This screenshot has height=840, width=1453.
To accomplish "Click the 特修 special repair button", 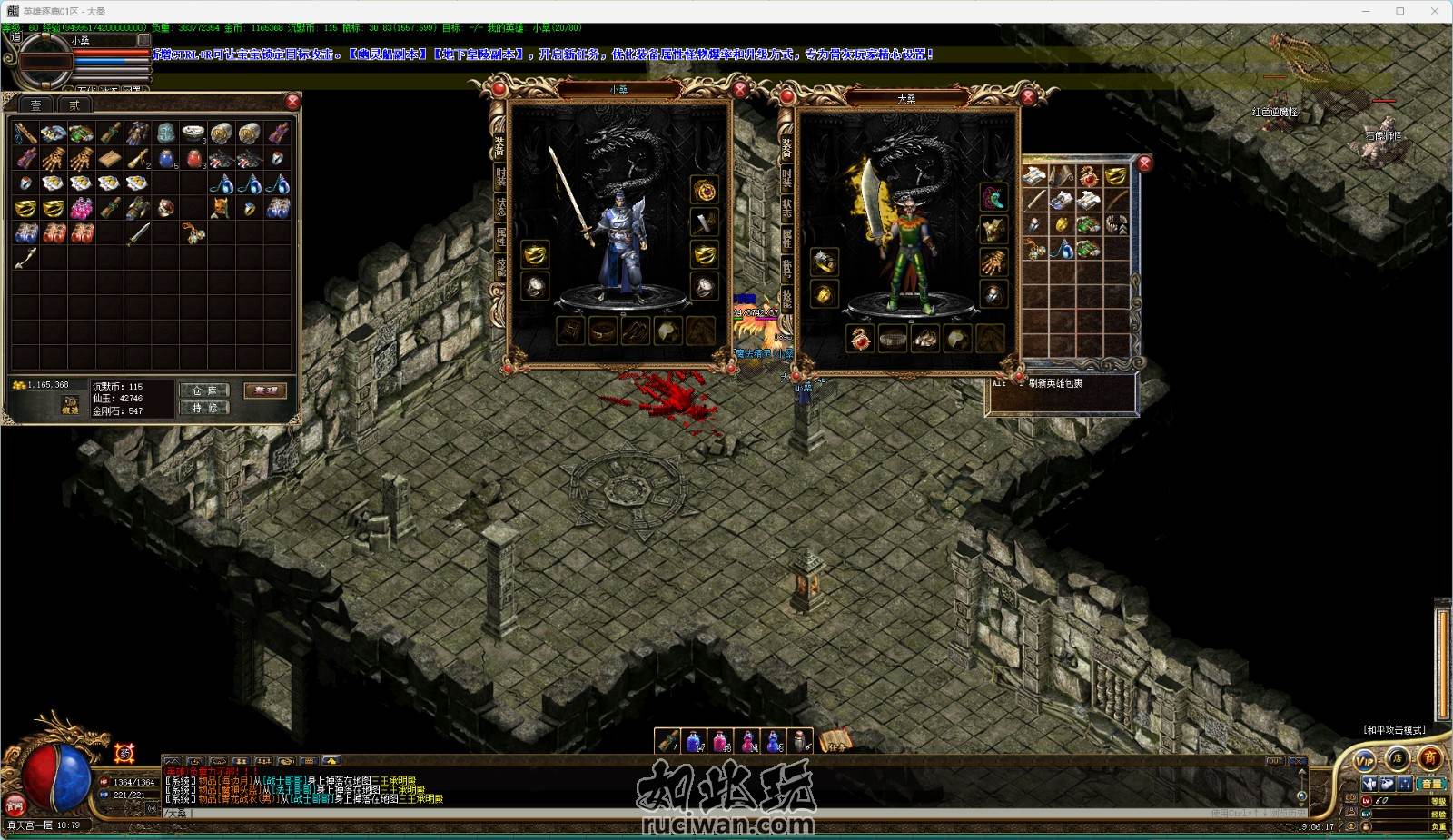I will tap(204, 409).
